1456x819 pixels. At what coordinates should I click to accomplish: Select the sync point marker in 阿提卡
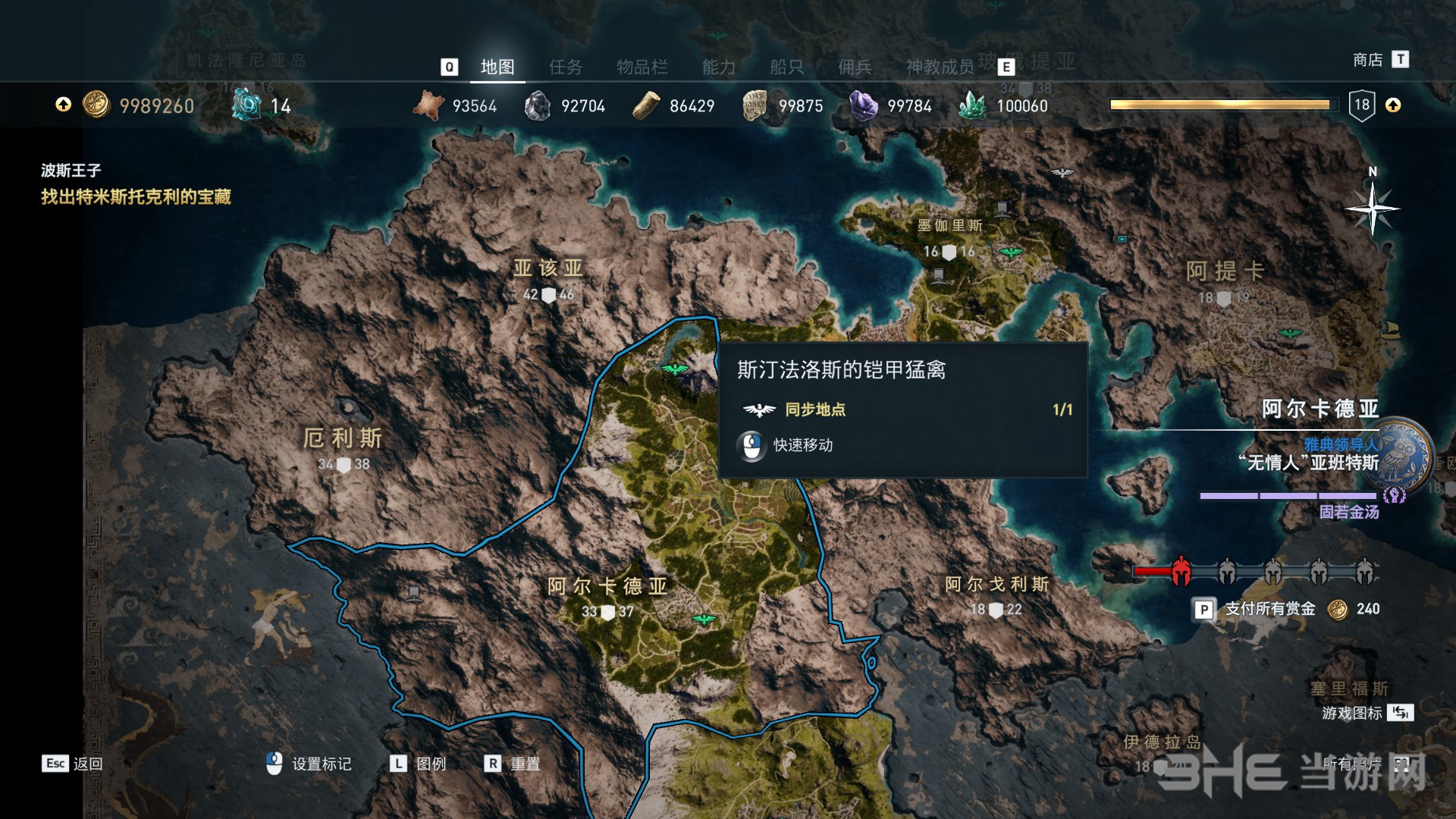point(1290,333)
